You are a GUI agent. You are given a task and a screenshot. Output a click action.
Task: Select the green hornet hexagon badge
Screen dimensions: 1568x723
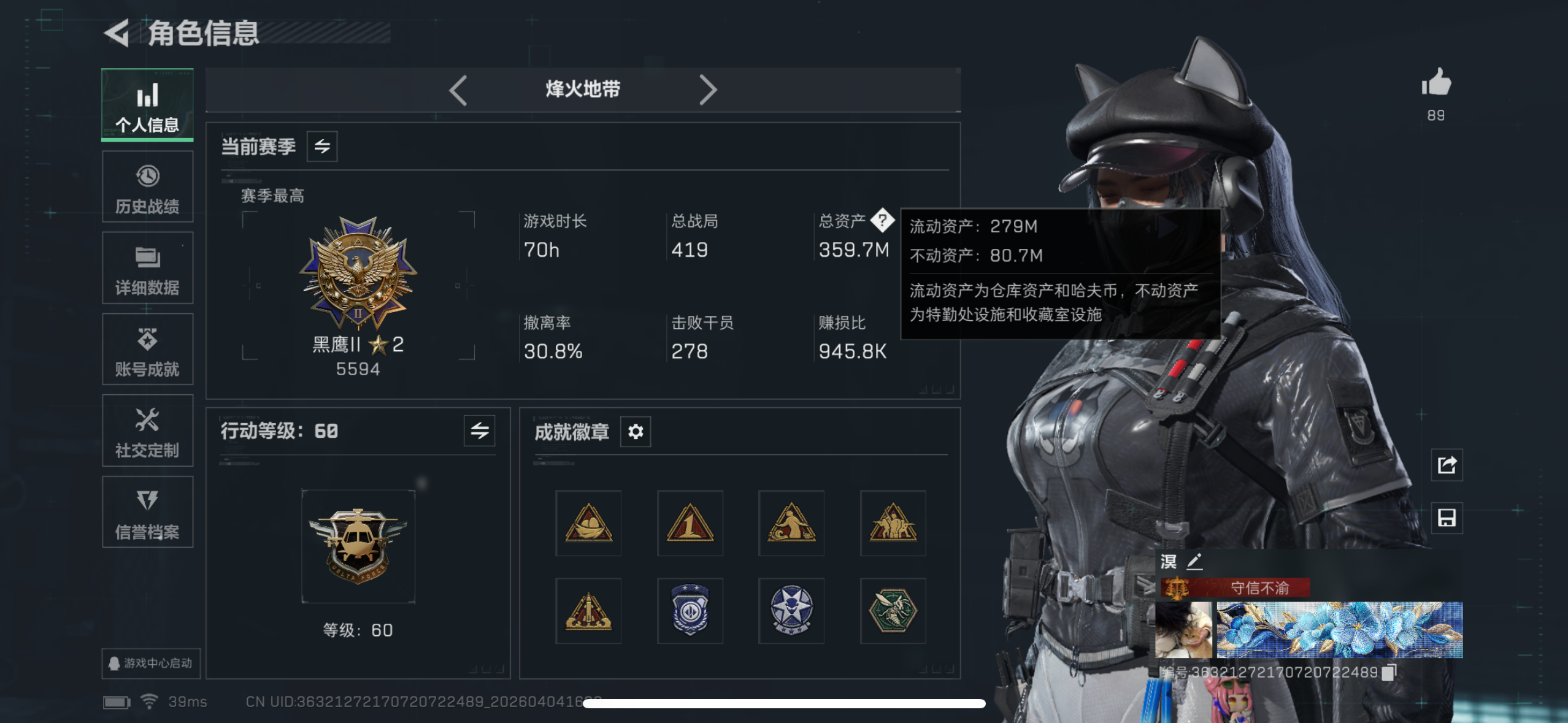click(x=893, y=611)
